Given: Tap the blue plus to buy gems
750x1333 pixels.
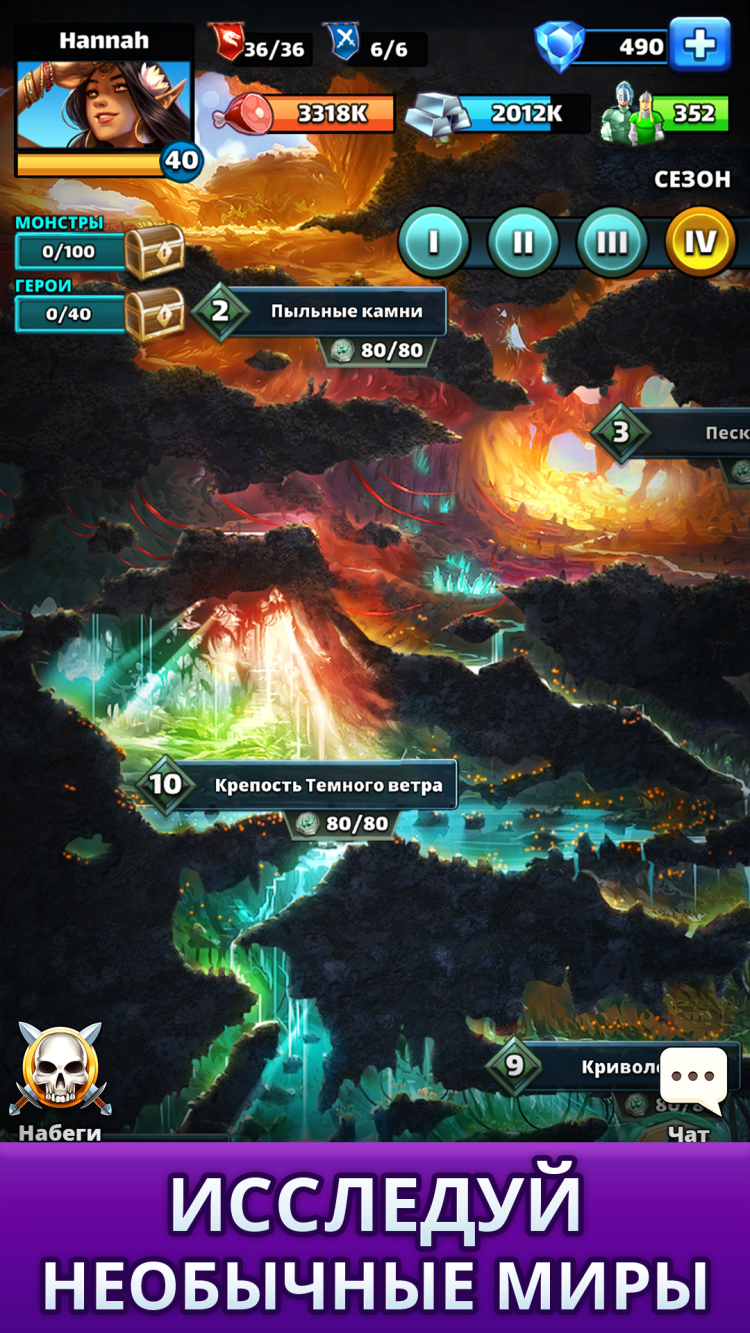Looking at the screenshot, I should tap(699, 45).
